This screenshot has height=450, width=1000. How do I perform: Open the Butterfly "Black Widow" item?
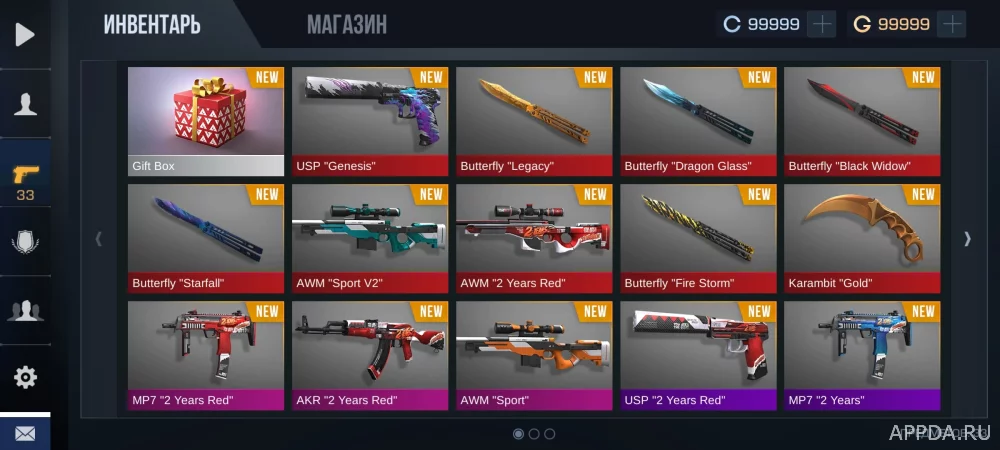pos(861,121)
